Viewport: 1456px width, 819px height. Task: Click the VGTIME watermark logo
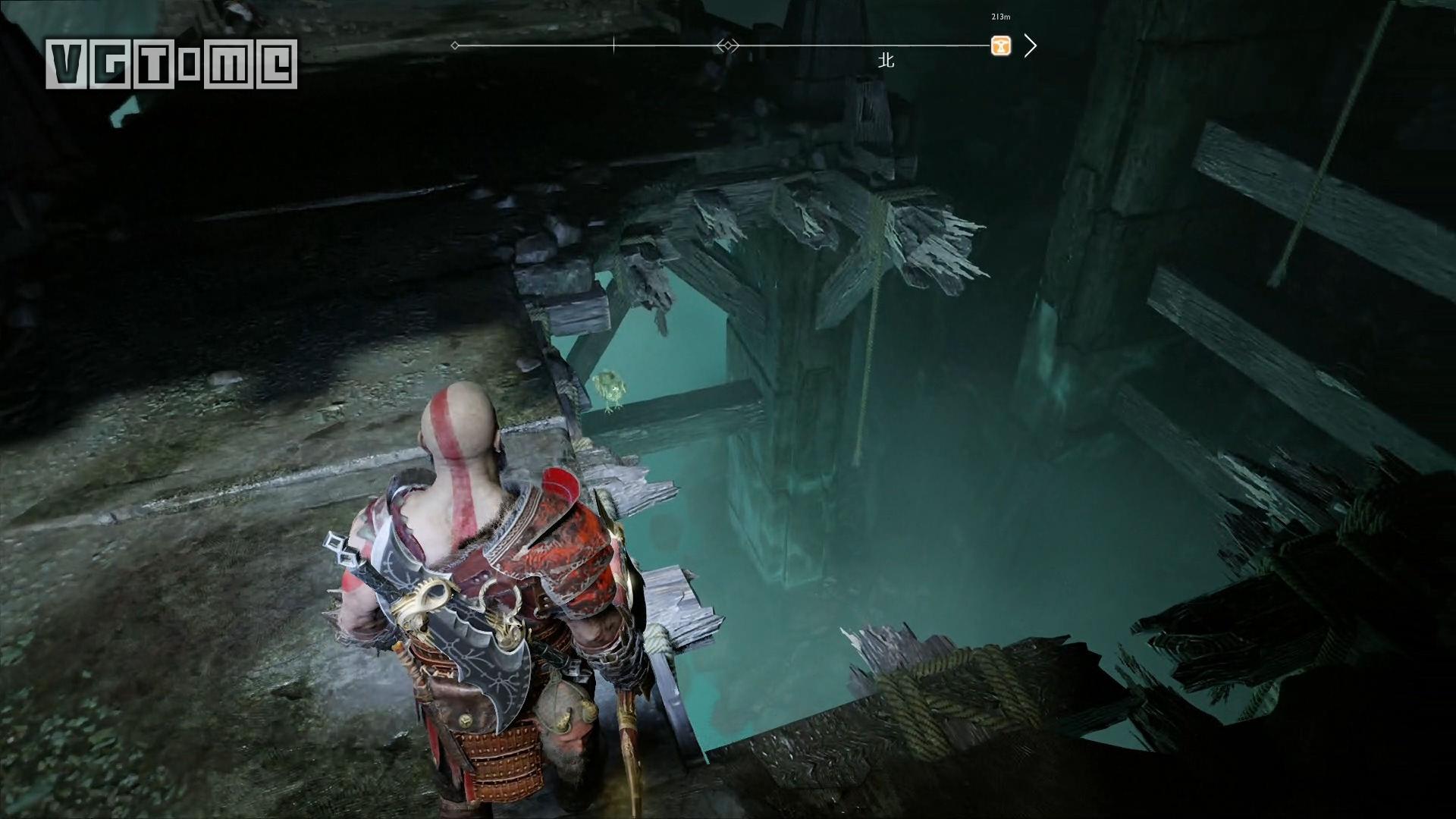tap(171, 64)
